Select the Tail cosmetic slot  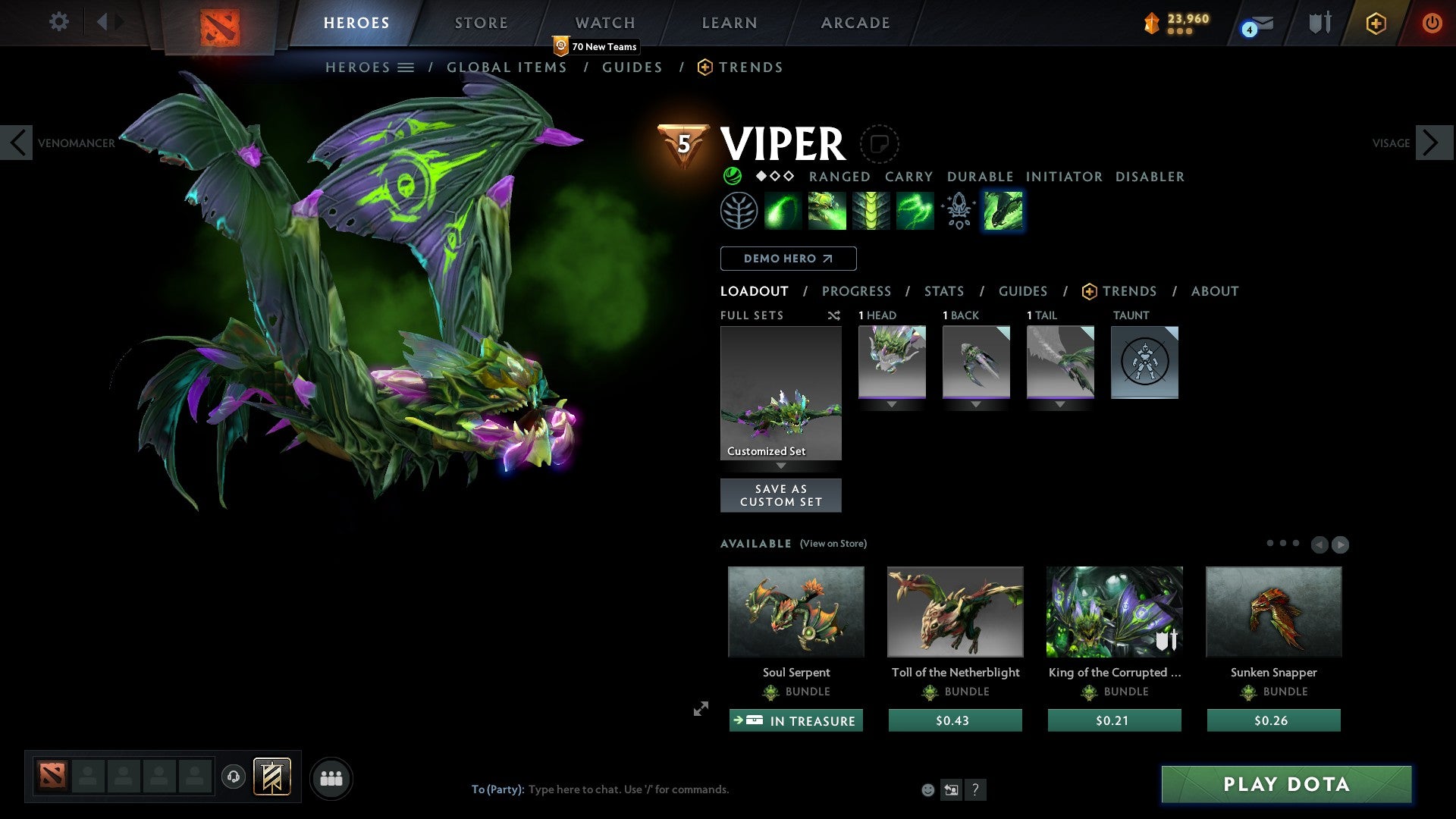pos(1060,362)
